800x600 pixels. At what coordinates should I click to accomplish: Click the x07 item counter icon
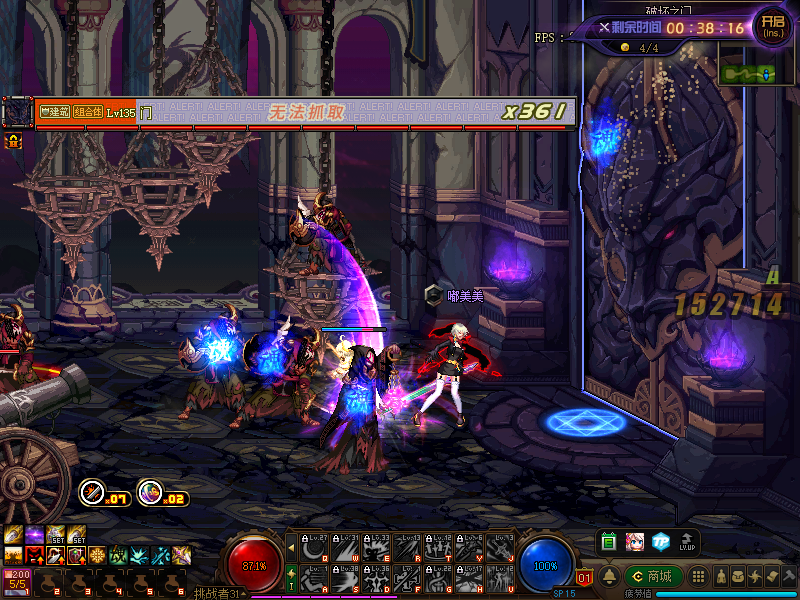[x=93, y=492]
